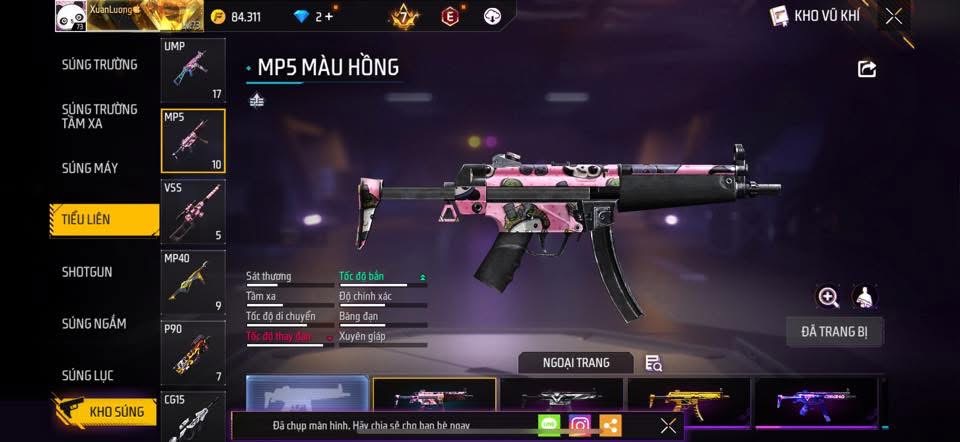
Task: Switch to the Súng Lục category
Action: tap(88, 376)
